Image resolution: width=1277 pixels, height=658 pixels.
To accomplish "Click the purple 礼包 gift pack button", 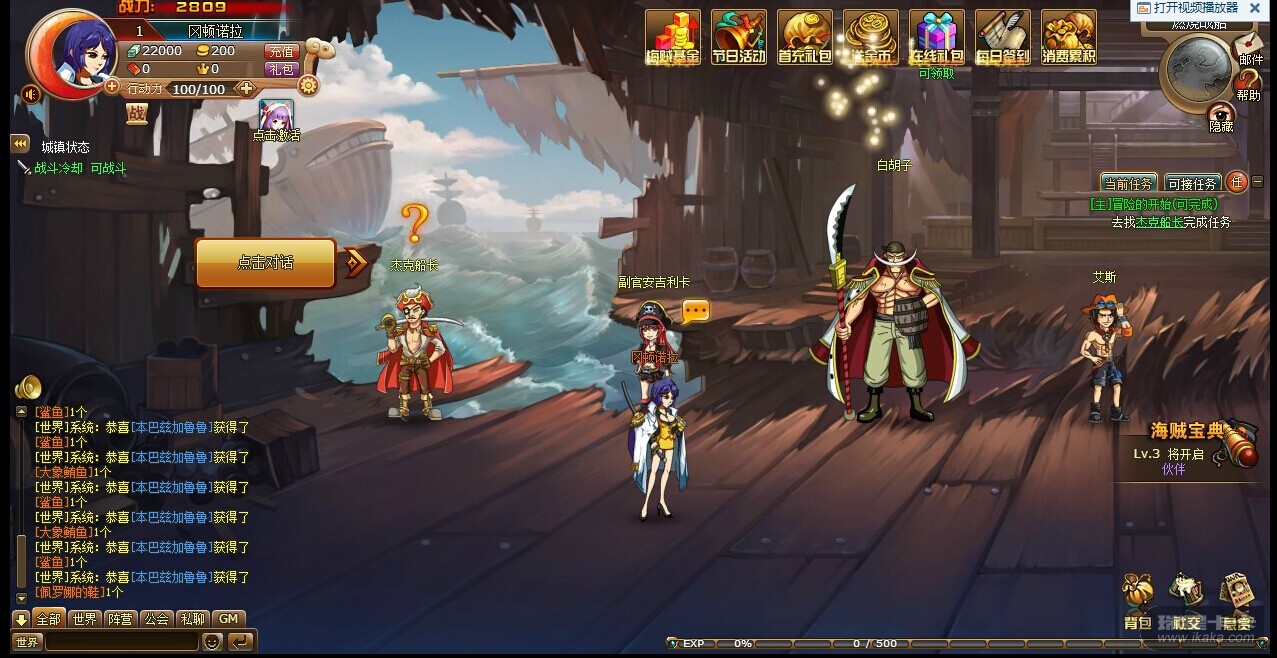I will 281,69.
